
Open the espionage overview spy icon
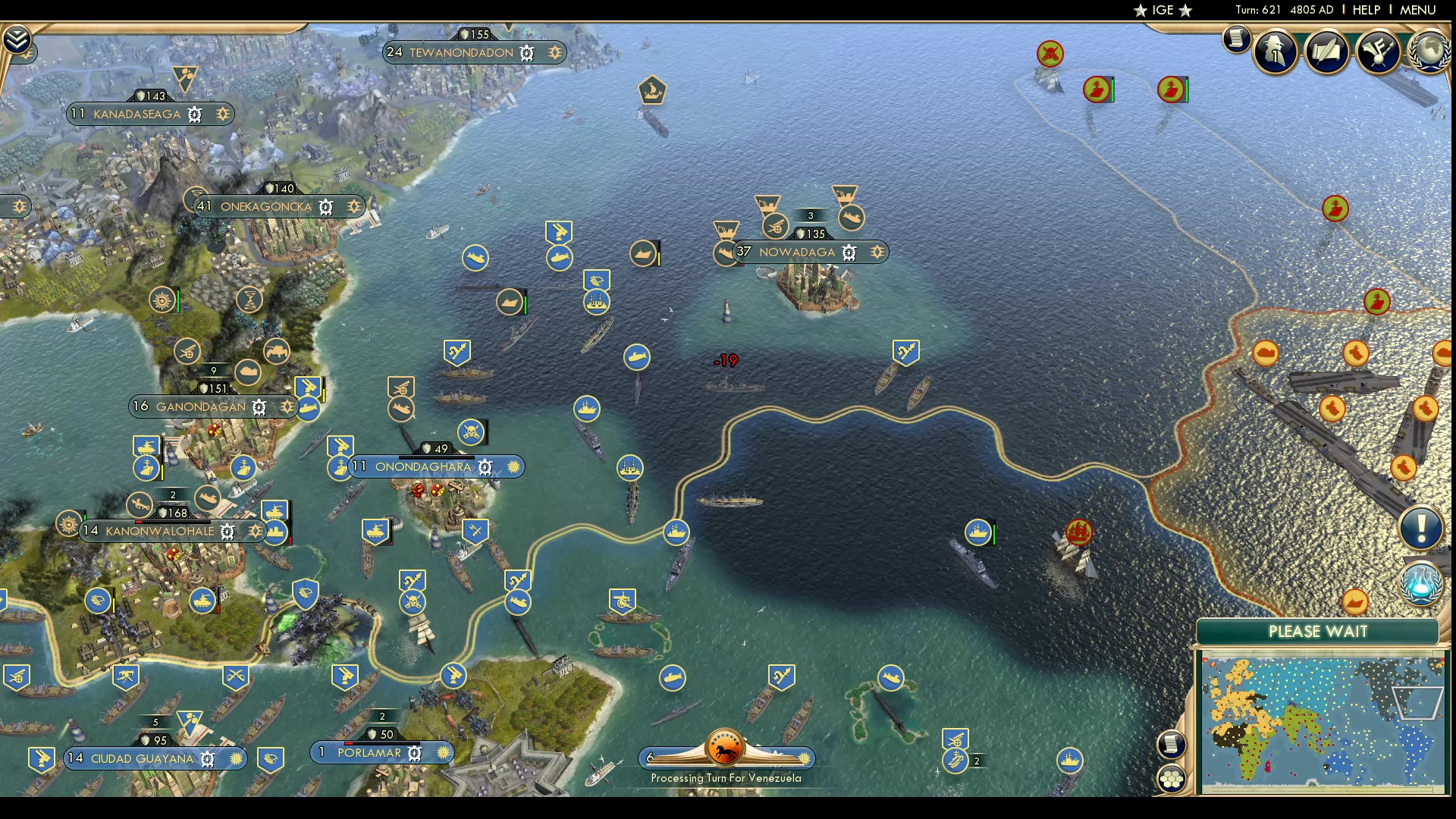[x=1275, y=50]
